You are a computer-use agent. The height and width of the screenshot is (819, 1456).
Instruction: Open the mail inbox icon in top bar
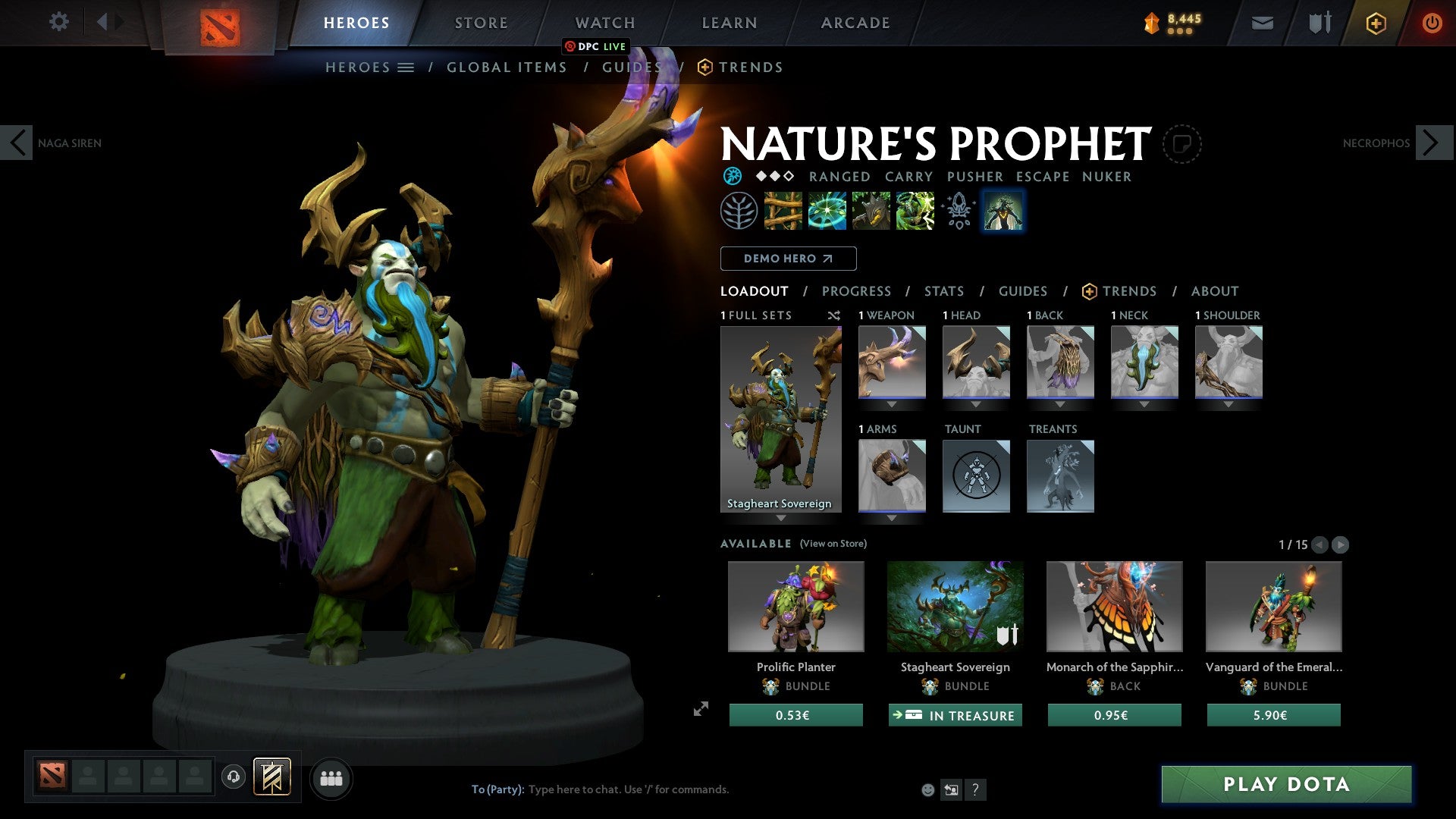click(1262, 23)
